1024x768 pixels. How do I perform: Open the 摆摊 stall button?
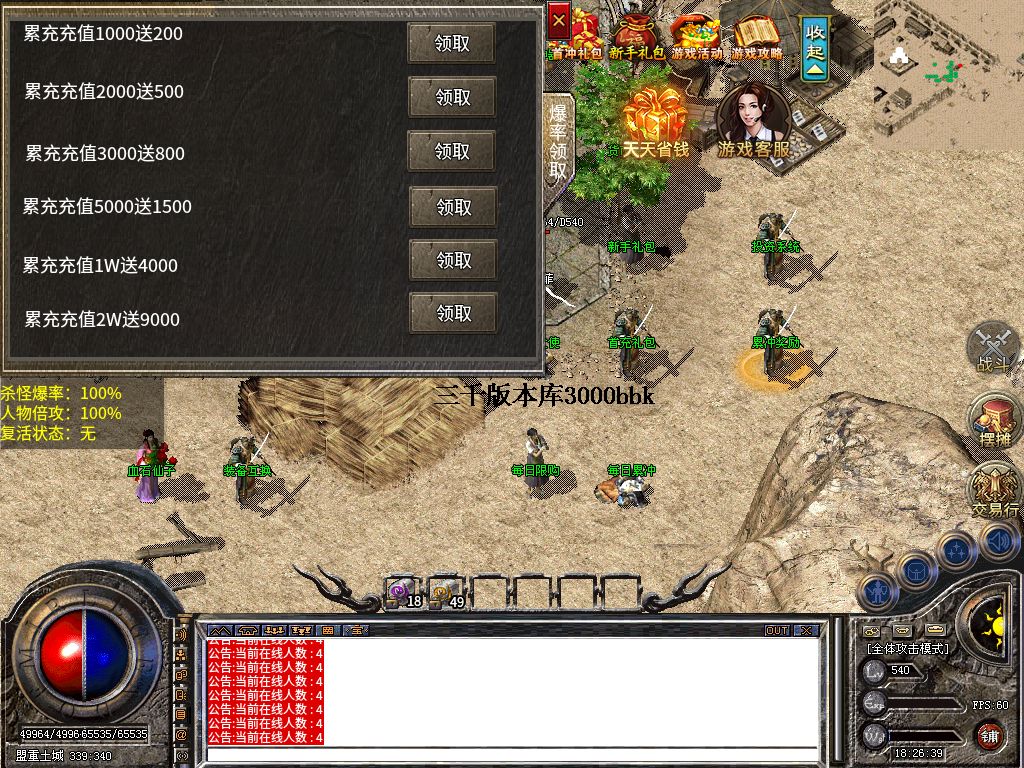click(x=994, y=418)
